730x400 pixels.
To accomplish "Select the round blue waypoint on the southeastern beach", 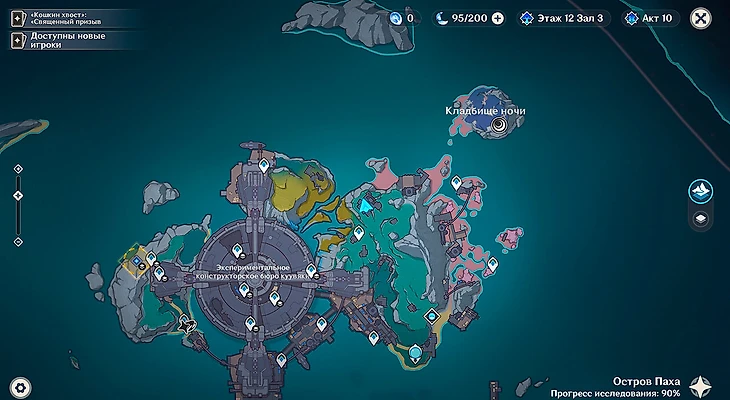I will click(x=415, y=351).
